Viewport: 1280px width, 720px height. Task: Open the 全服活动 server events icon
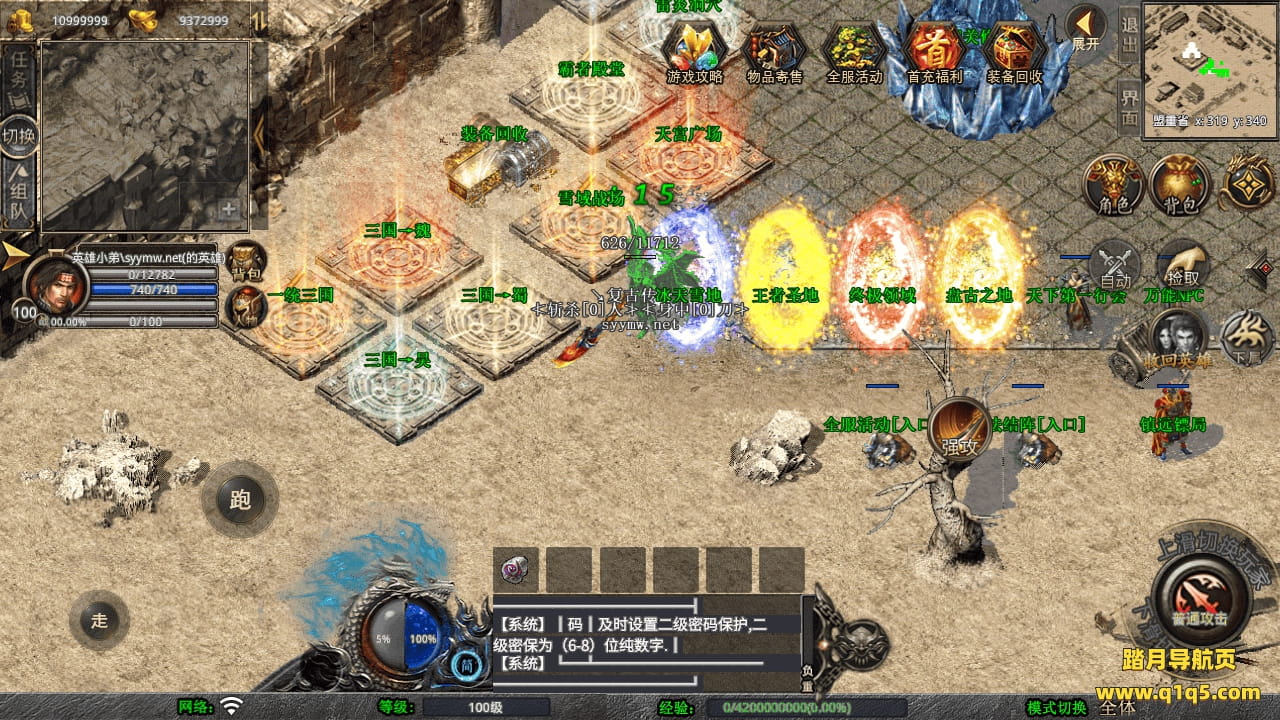pos(855,50)
